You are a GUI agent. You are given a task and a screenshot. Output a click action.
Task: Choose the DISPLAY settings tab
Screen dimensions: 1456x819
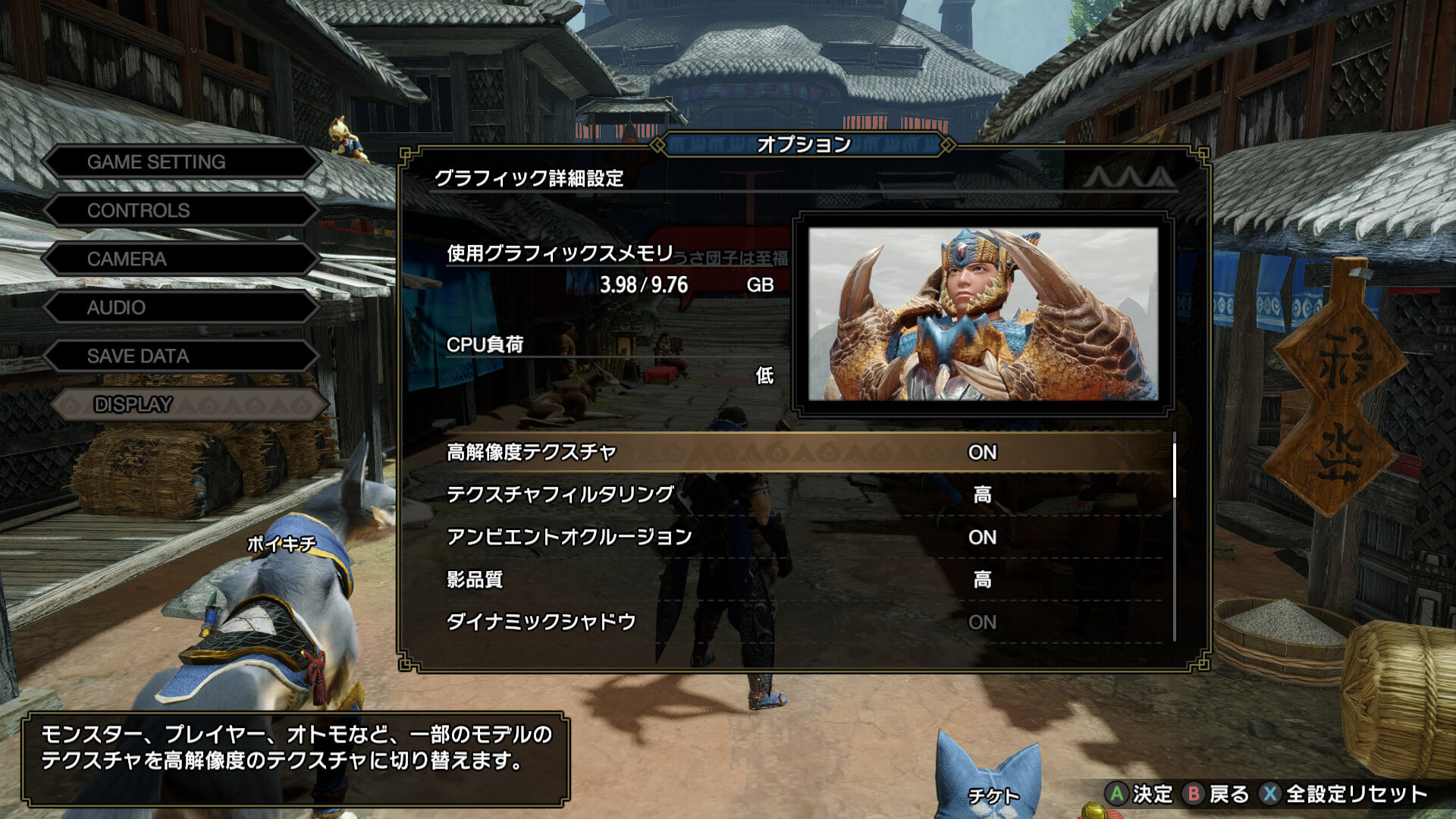click(188, 405)
